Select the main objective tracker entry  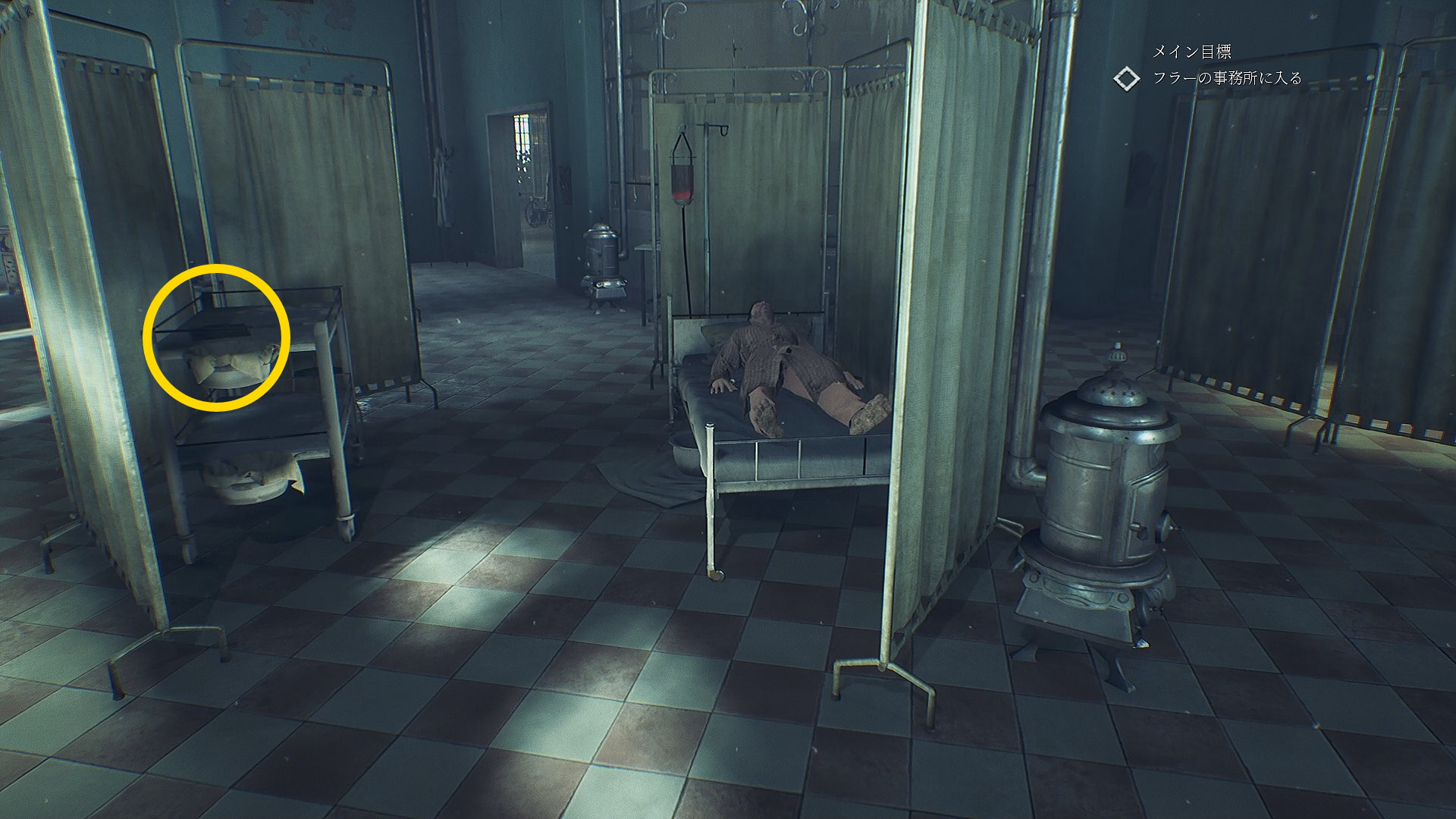(x=1226, y=78)
